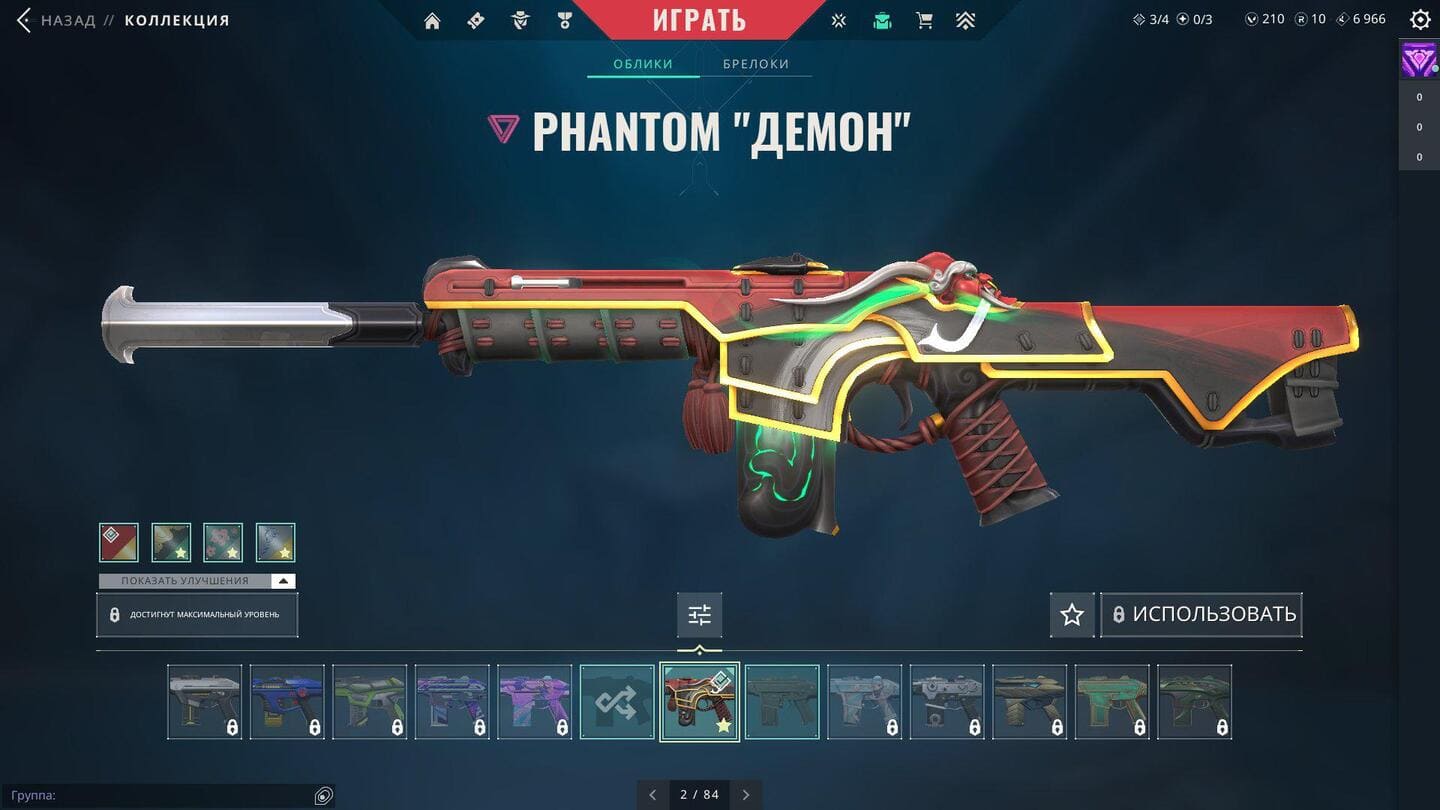Go back via the НАЗАД button
1440x810 pixels.
point(56,20)
